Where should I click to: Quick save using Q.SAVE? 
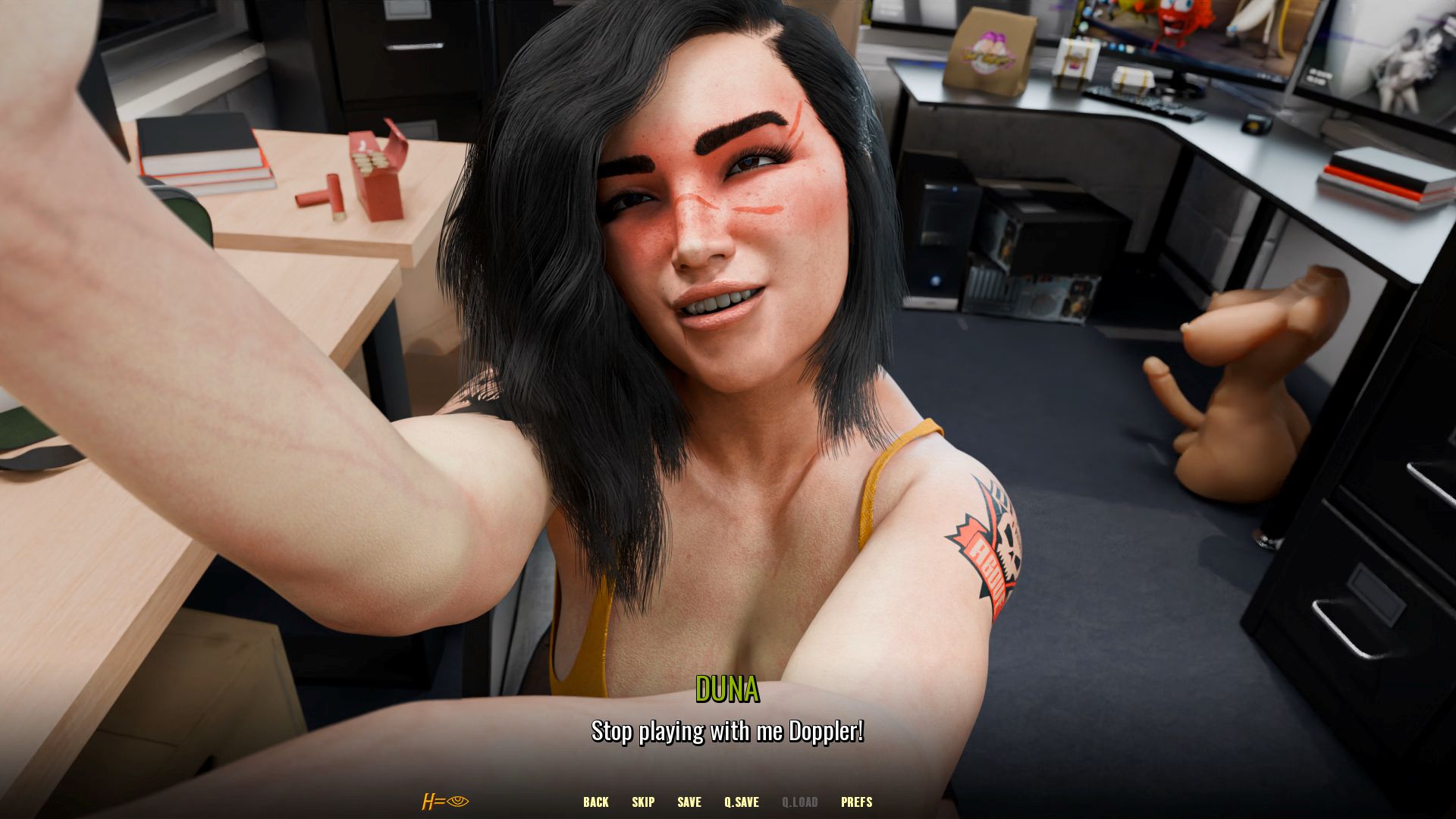(741, 802)
